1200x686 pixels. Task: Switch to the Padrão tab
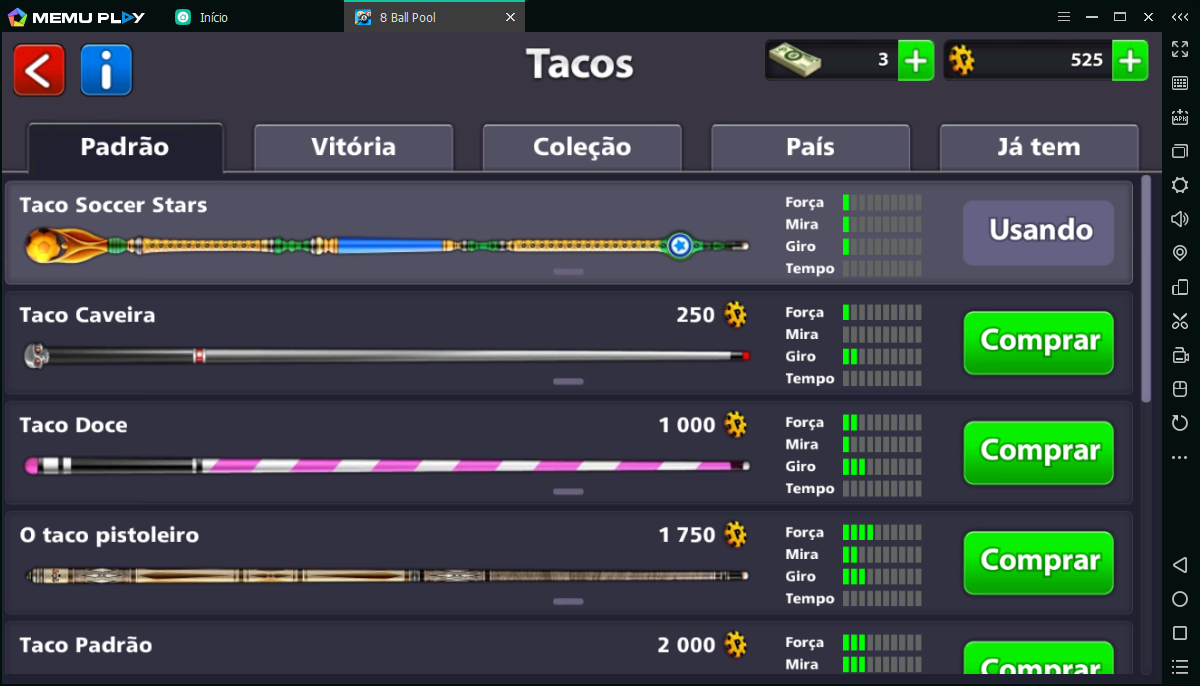125,148
